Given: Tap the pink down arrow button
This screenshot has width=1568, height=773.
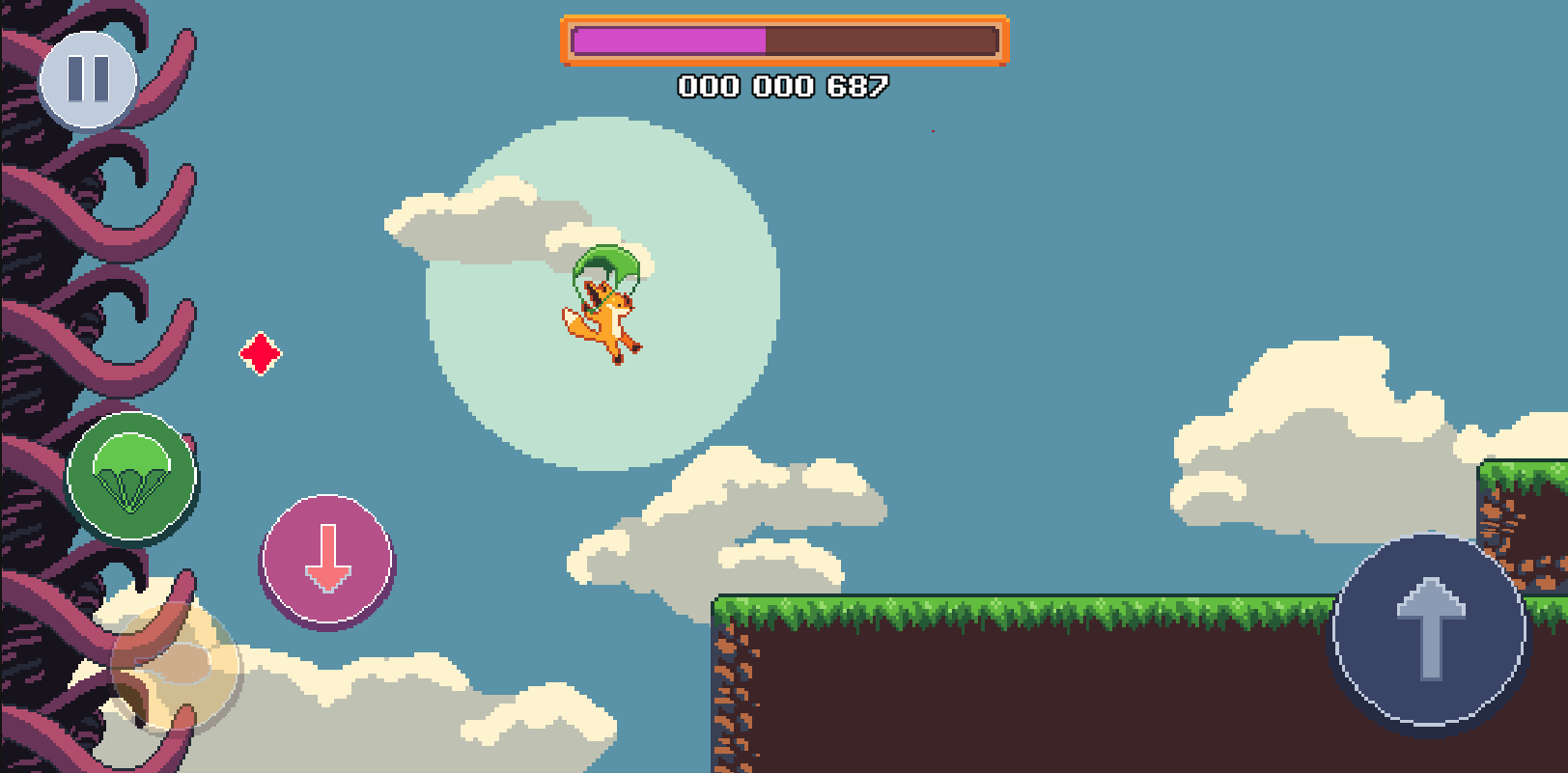Looking at the screenshot, I should click(x=328, y=560).
